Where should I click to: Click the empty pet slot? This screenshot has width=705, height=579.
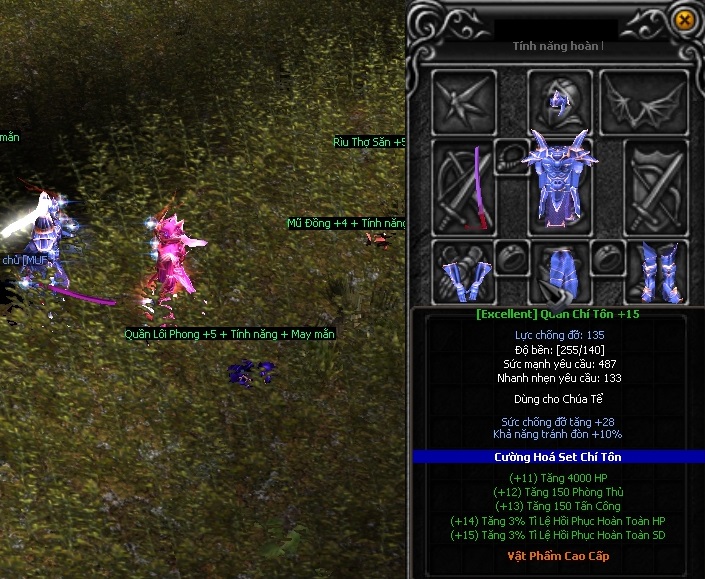[464, 99]
